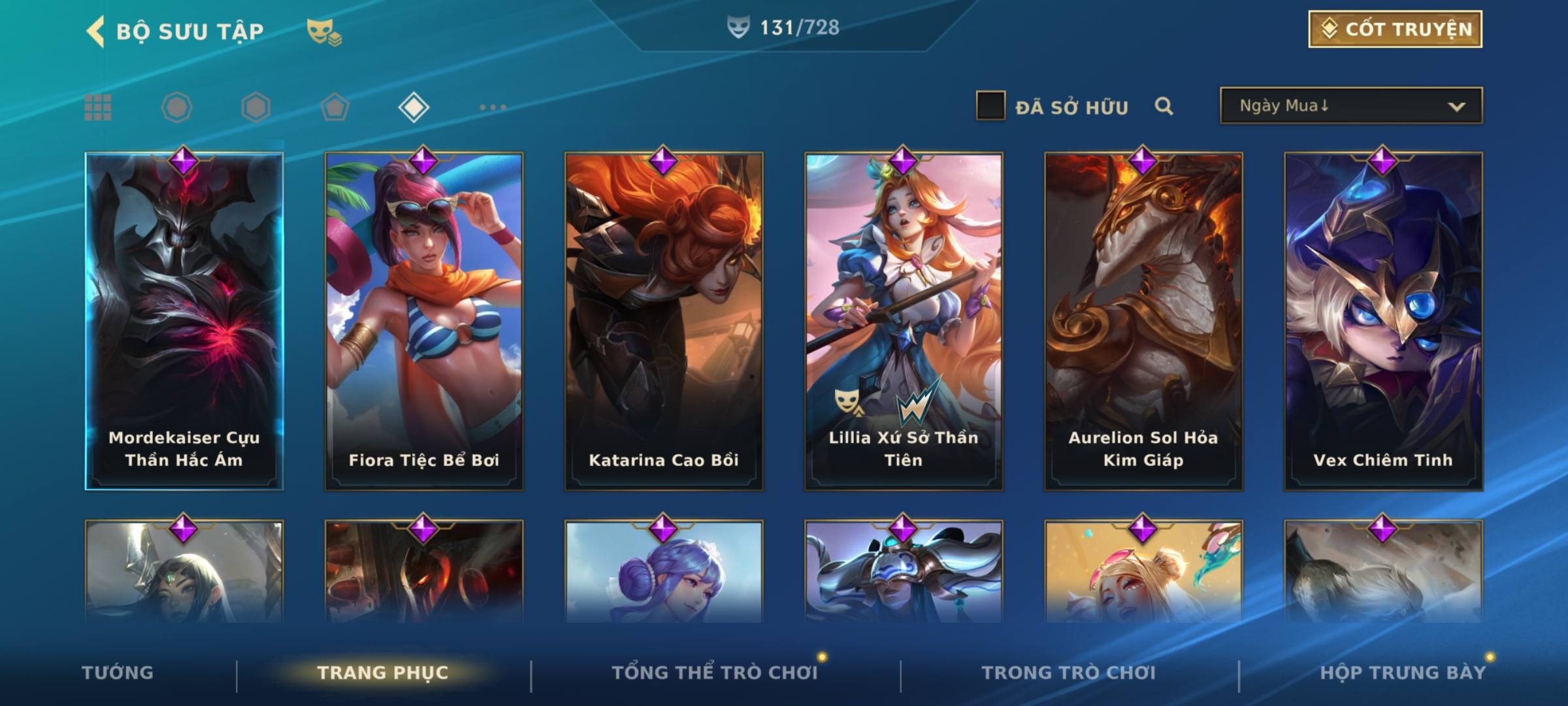
Task: Pick the Katarina Cao Bồi skin card
Action: [x=664, y=320]
